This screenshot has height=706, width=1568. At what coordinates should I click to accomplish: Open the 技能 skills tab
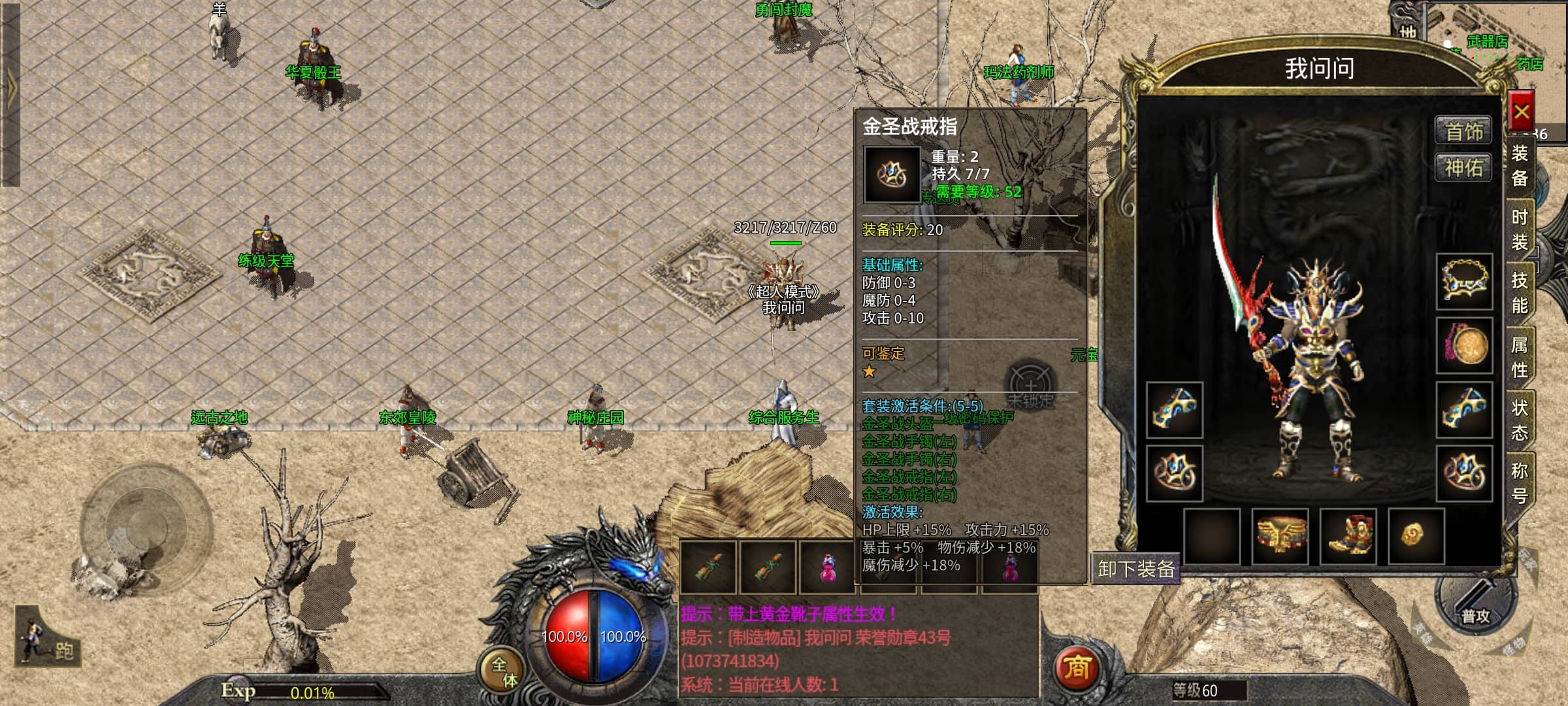(1520, 293)
